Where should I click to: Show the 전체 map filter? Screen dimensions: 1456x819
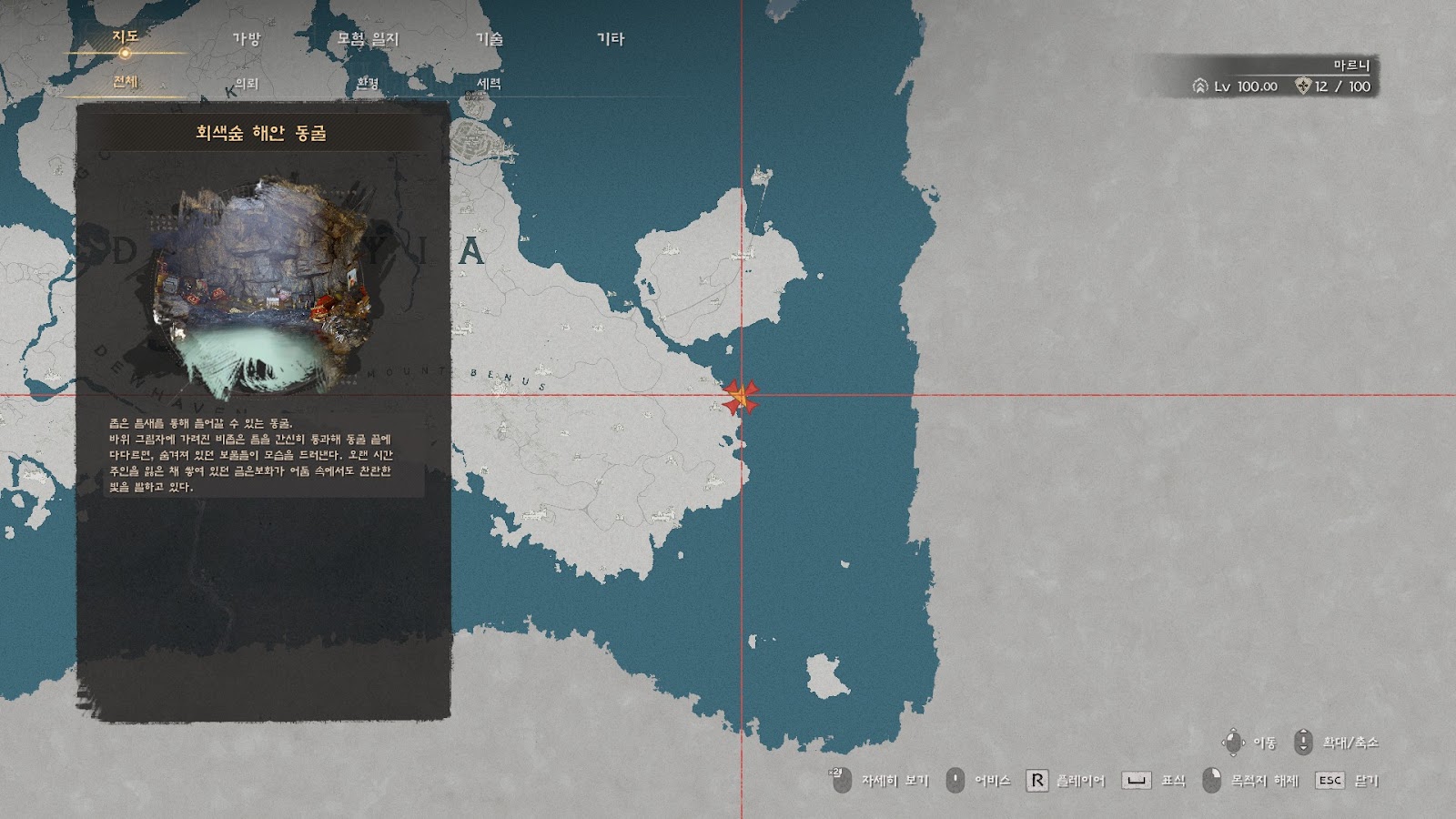126,83
